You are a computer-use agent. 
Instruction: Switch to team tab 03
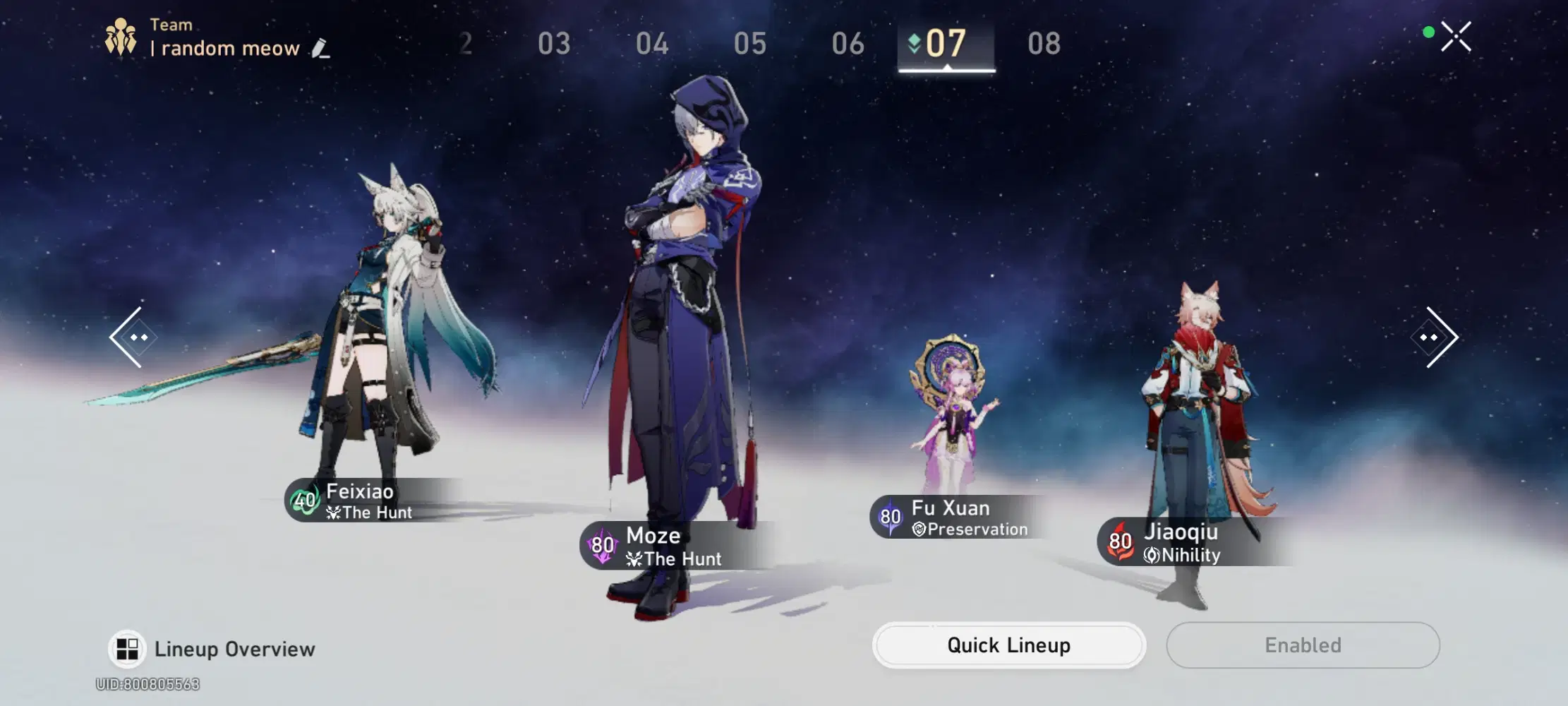pyautogui.click(x=555, y=43)
